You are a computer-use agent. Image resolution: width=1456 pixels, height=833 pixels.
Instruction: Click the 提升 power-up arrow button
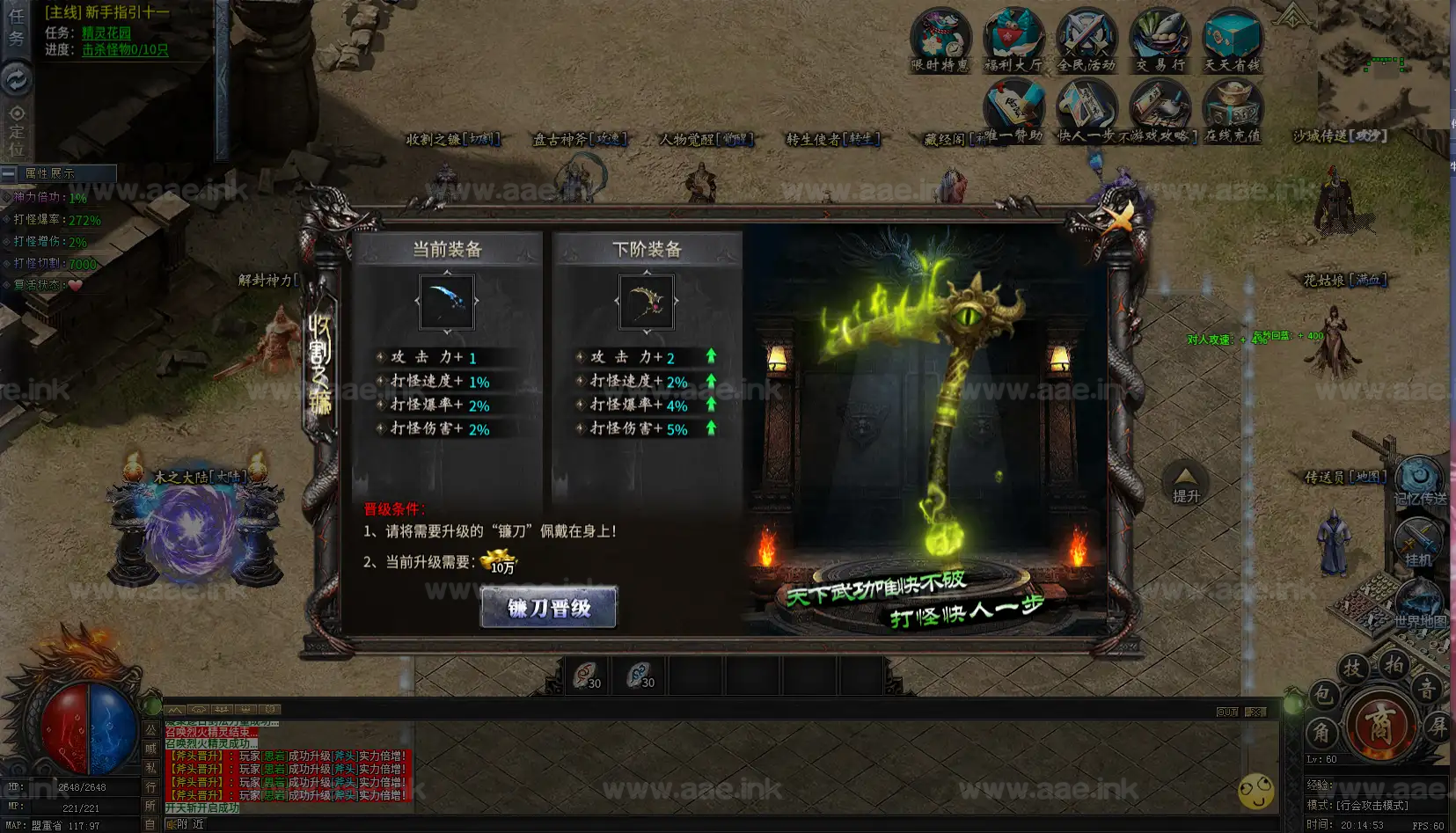point(1185,484)
